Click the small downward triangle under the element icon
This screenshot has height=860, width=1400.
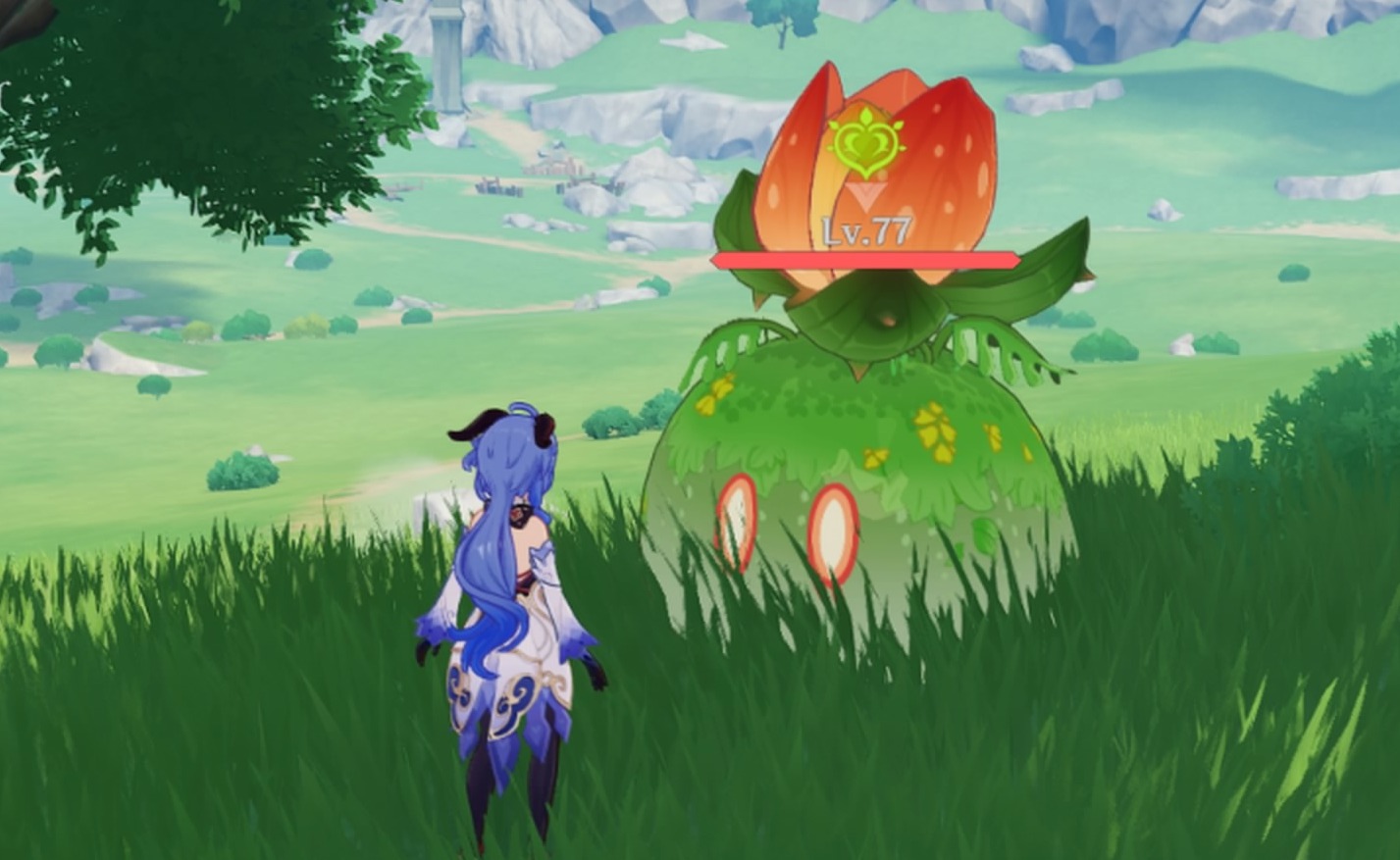click(x=864, y=192)
